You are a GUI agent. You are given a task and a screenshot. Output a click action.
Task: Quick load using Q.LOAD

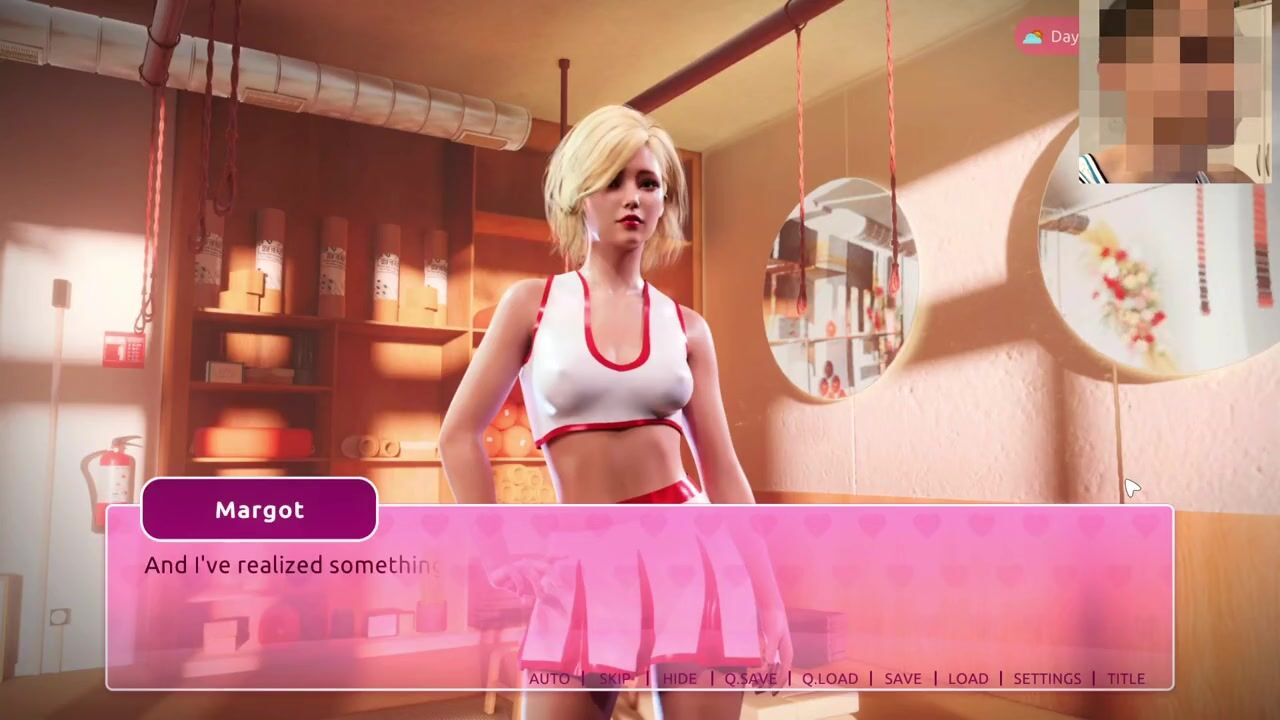[830, 678]
